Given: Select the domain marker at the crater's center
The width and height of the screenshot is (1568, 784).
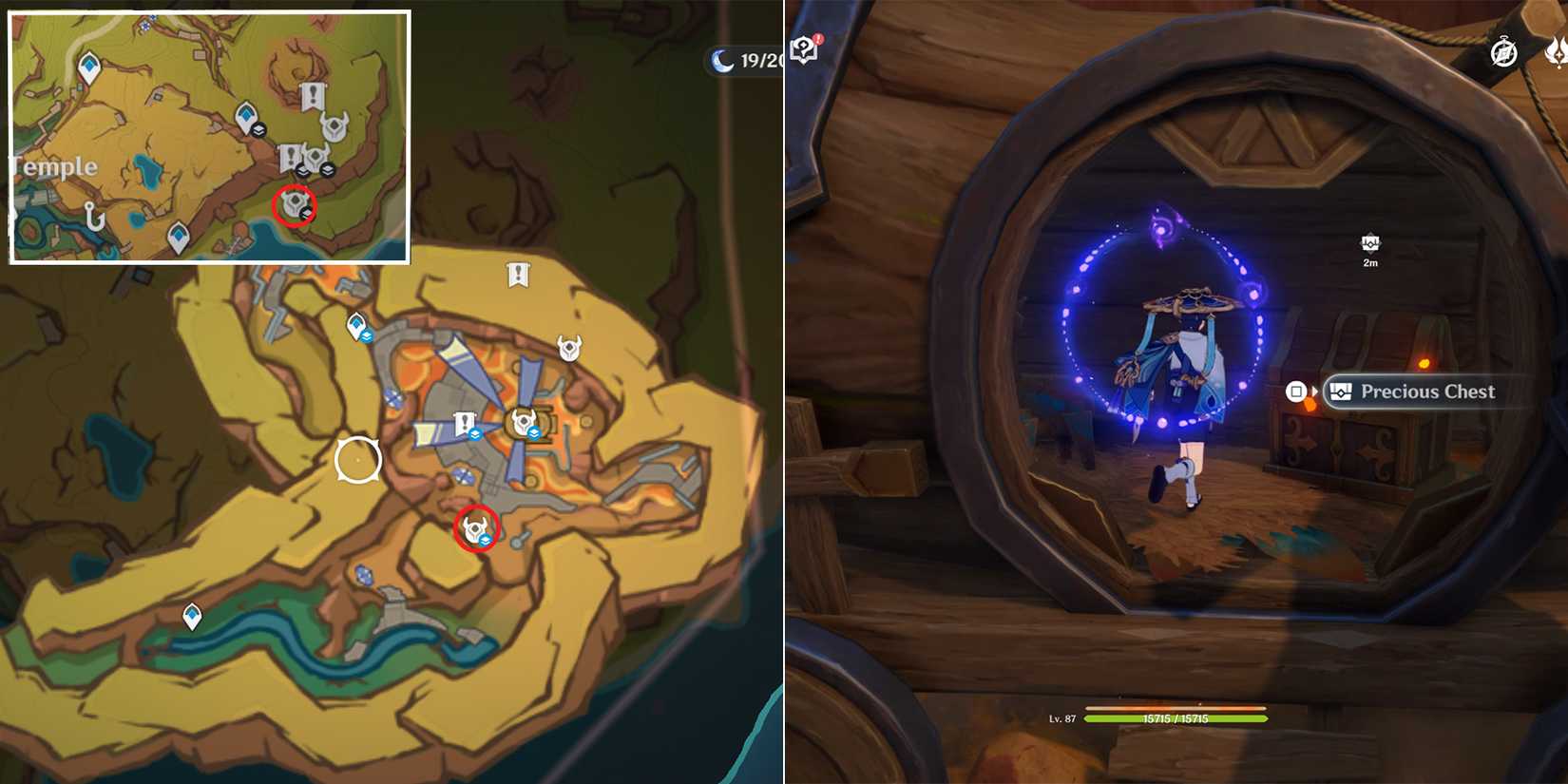Looking at the screenshot, I should [522, 421].
